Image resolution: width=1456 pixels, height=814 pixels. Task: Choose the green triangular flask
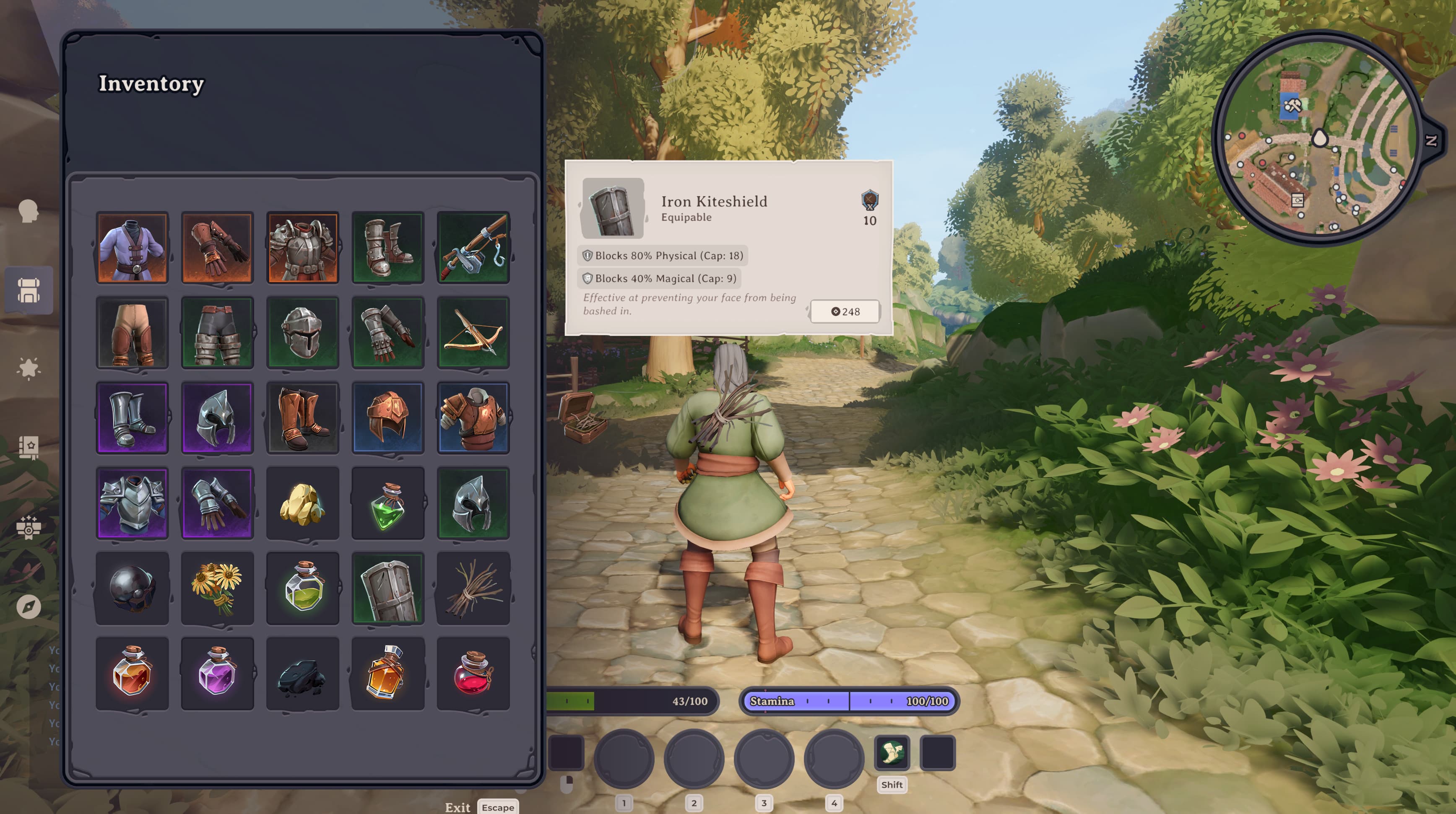388,503
